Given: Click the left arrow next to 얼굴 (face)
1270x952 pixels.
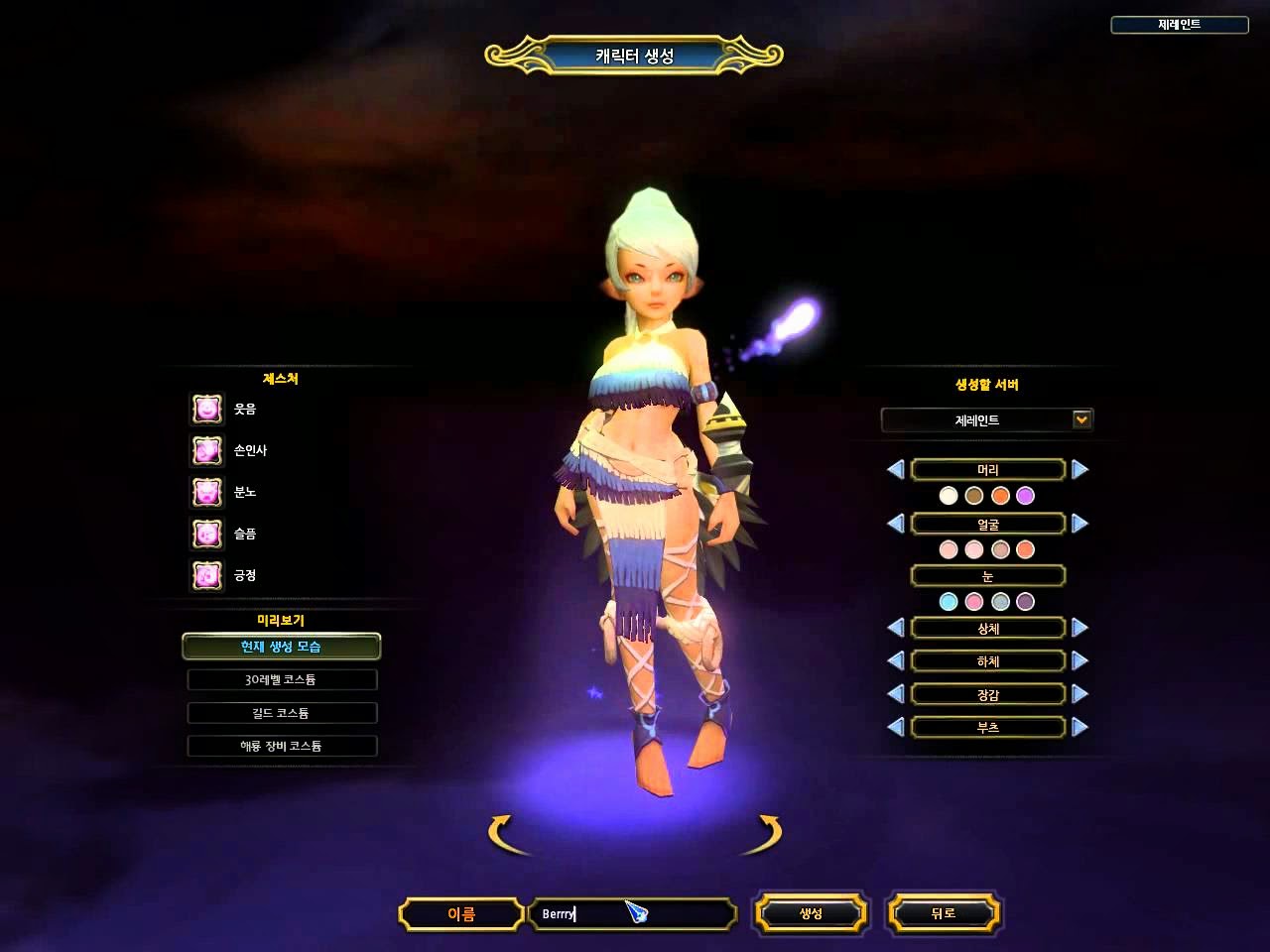Looking at the screenshot, I should click(x=896, y=523).
